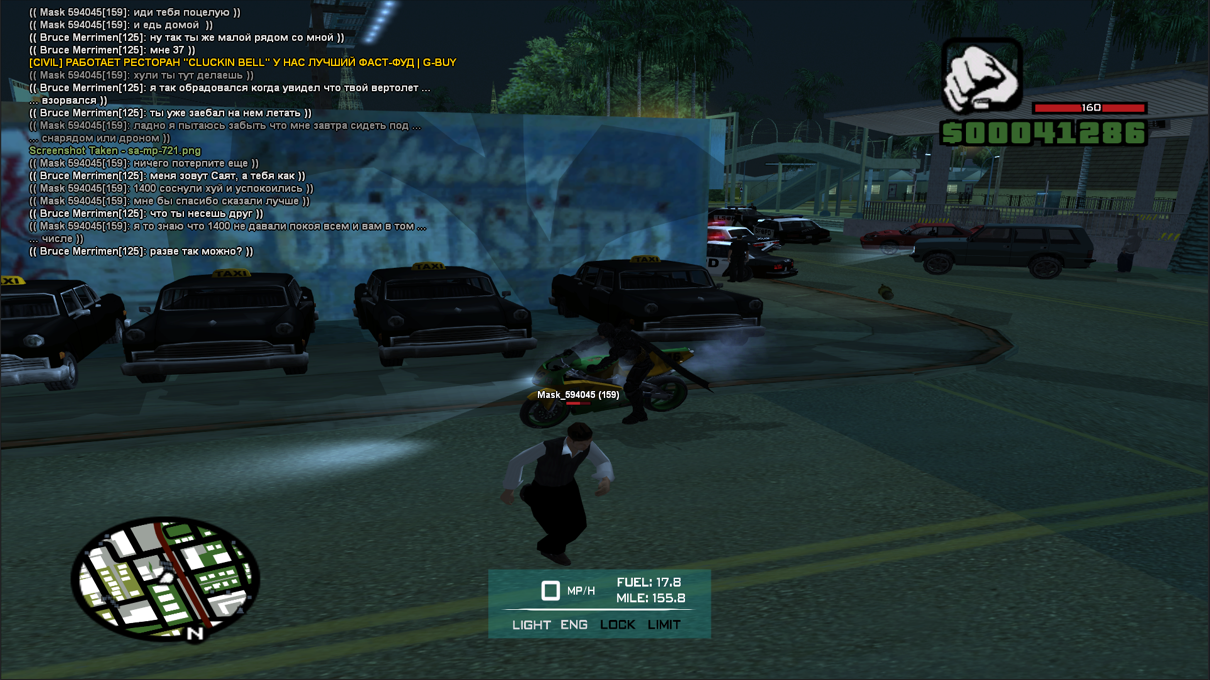Select the Mask_594045 player name tag

[578, 395]
